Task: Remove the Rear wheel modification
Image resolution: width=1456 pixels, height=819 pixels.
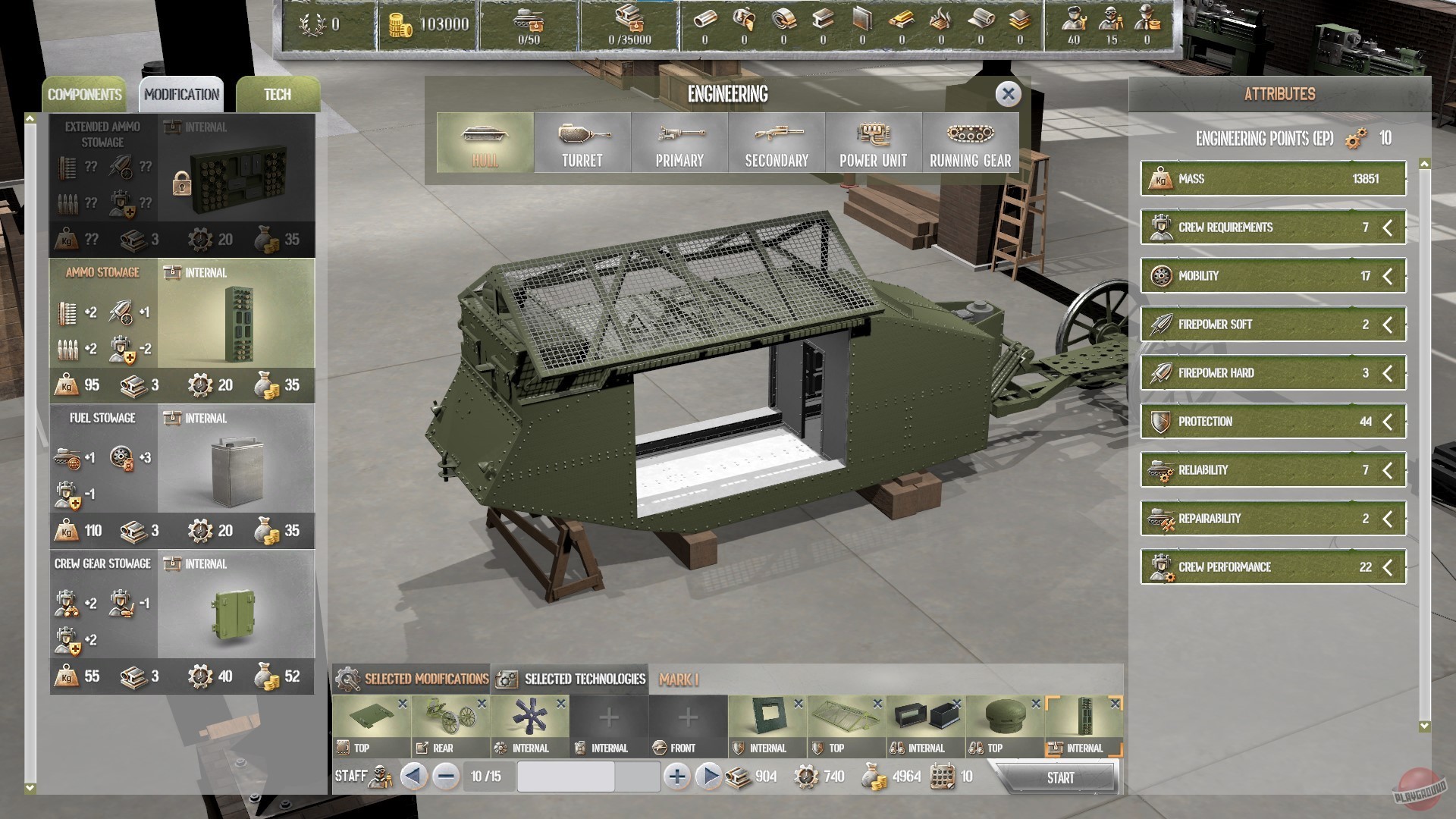Action: (483, 704)
